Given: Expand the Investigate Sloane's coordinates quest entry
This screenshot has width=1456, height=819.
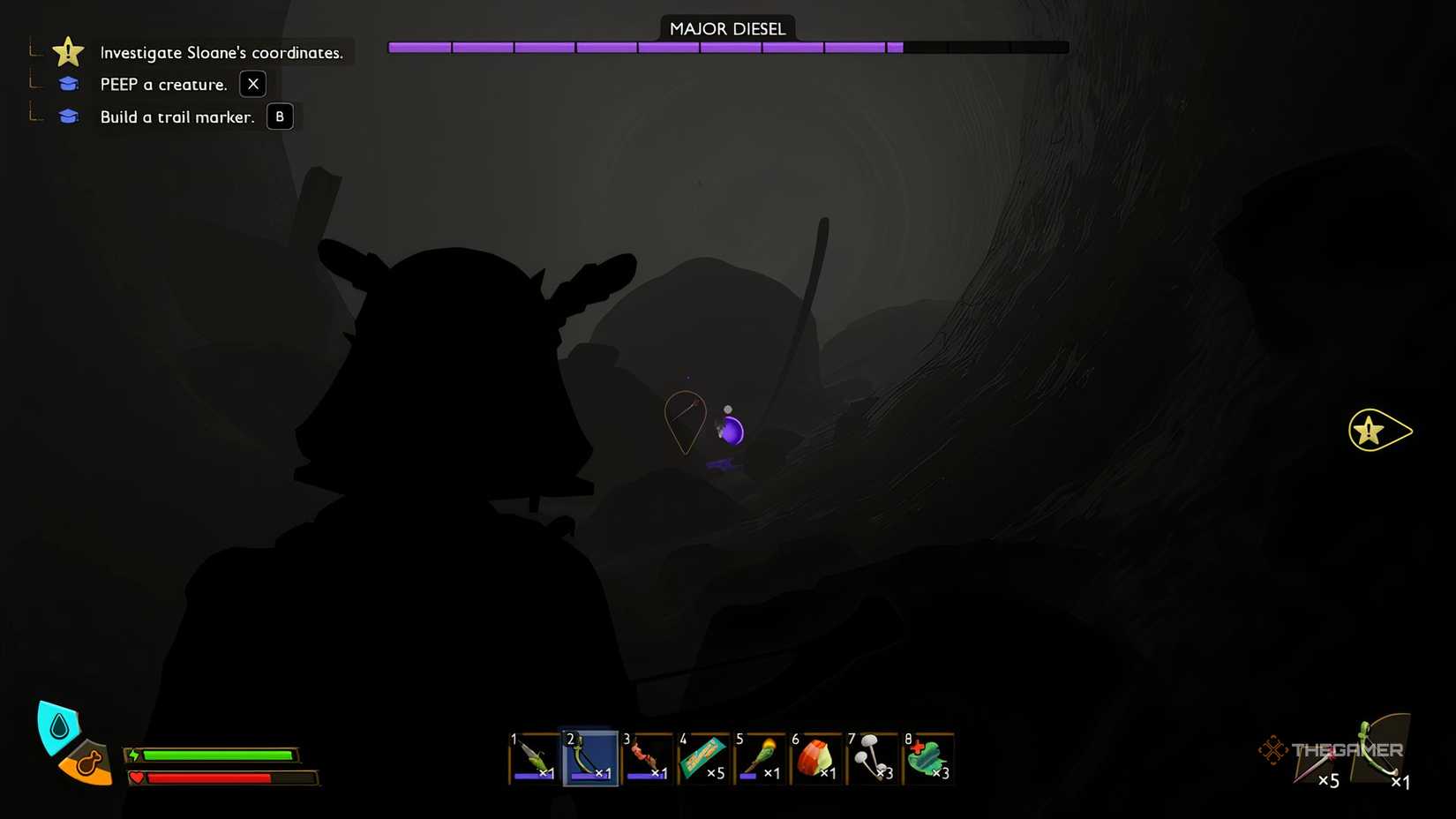Looking at the screenshot, I should (221, 52).
